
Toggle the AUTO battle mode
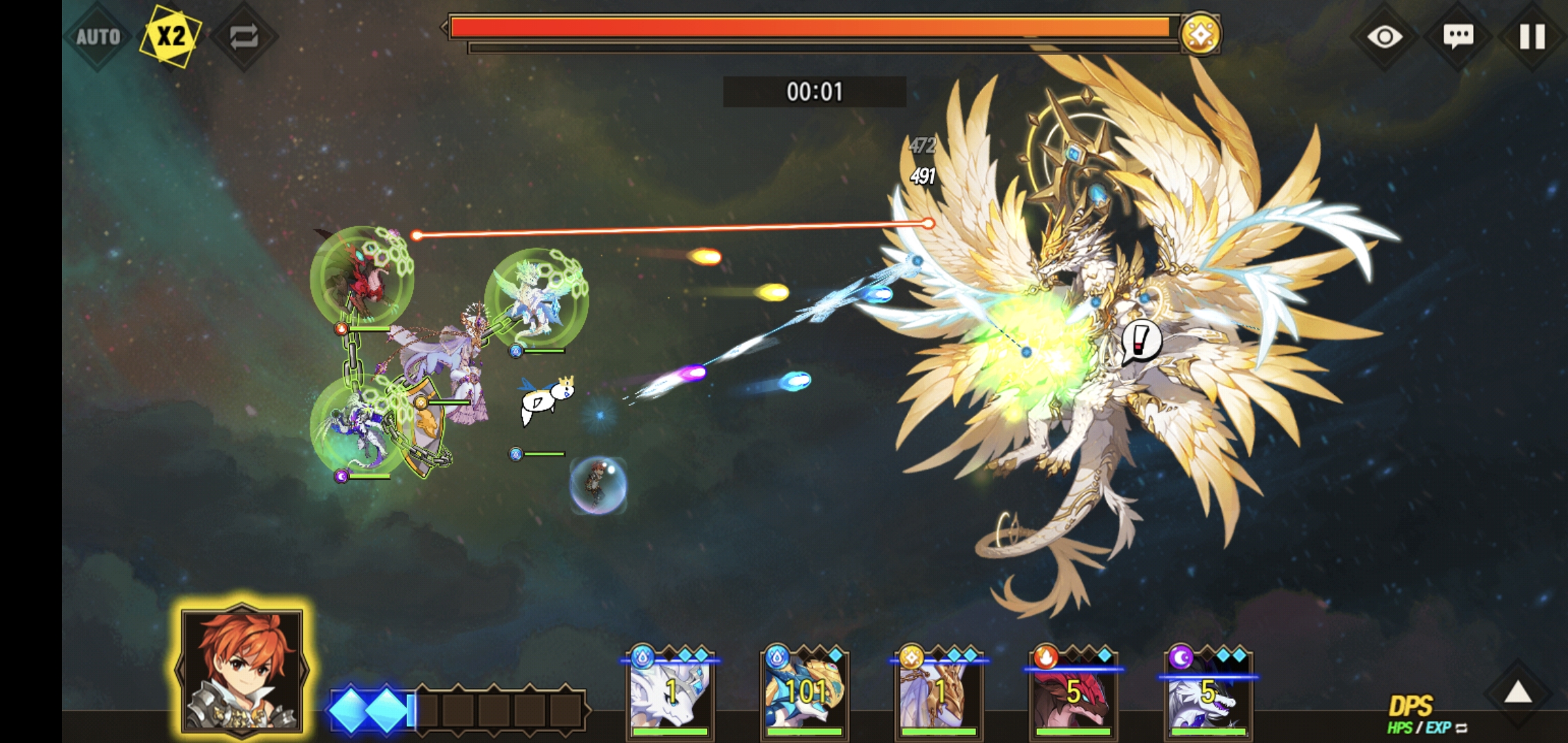[x=98, y=36]
